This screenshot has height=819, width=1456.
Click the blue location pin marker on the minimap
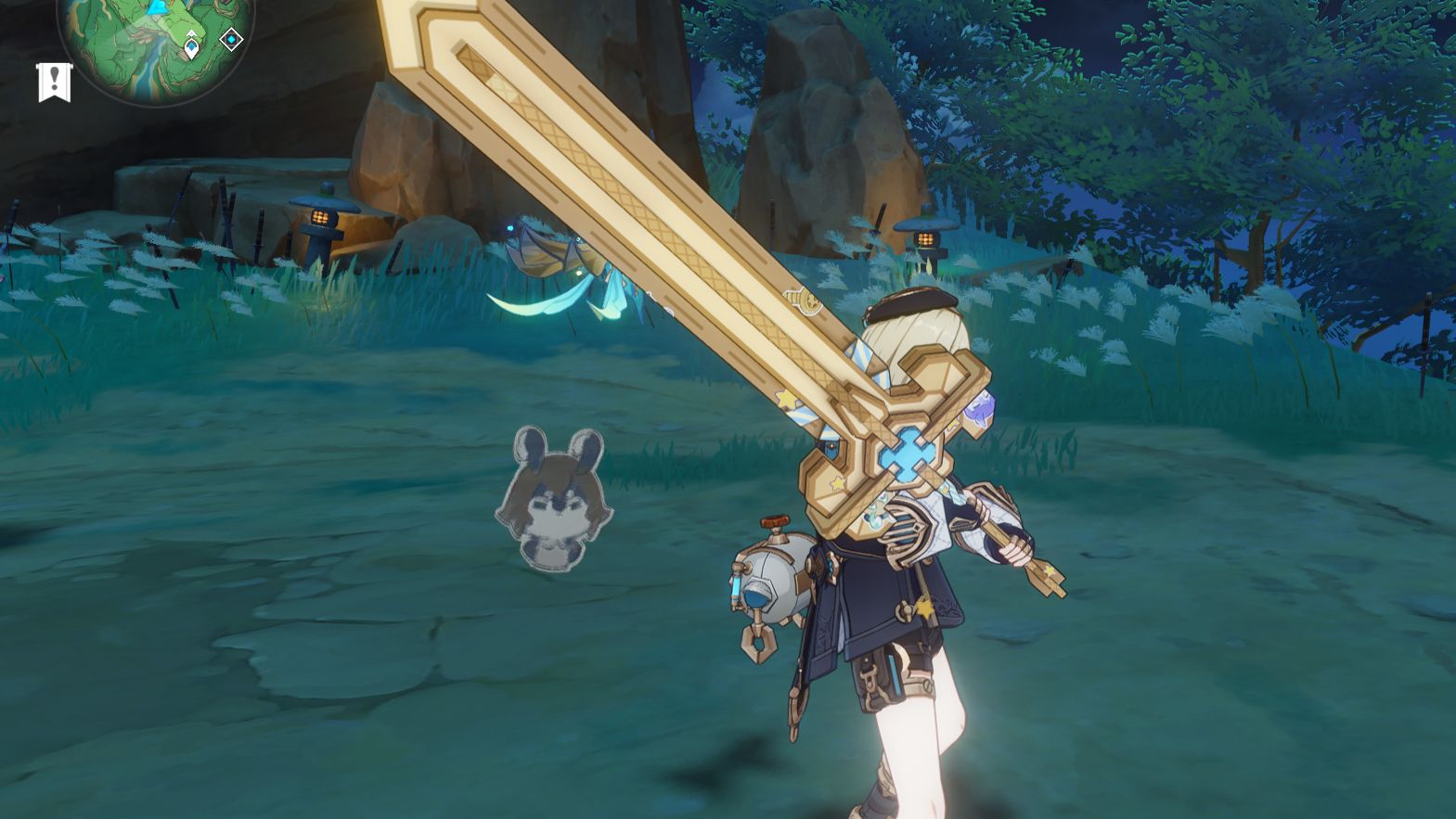click(190, 45)
